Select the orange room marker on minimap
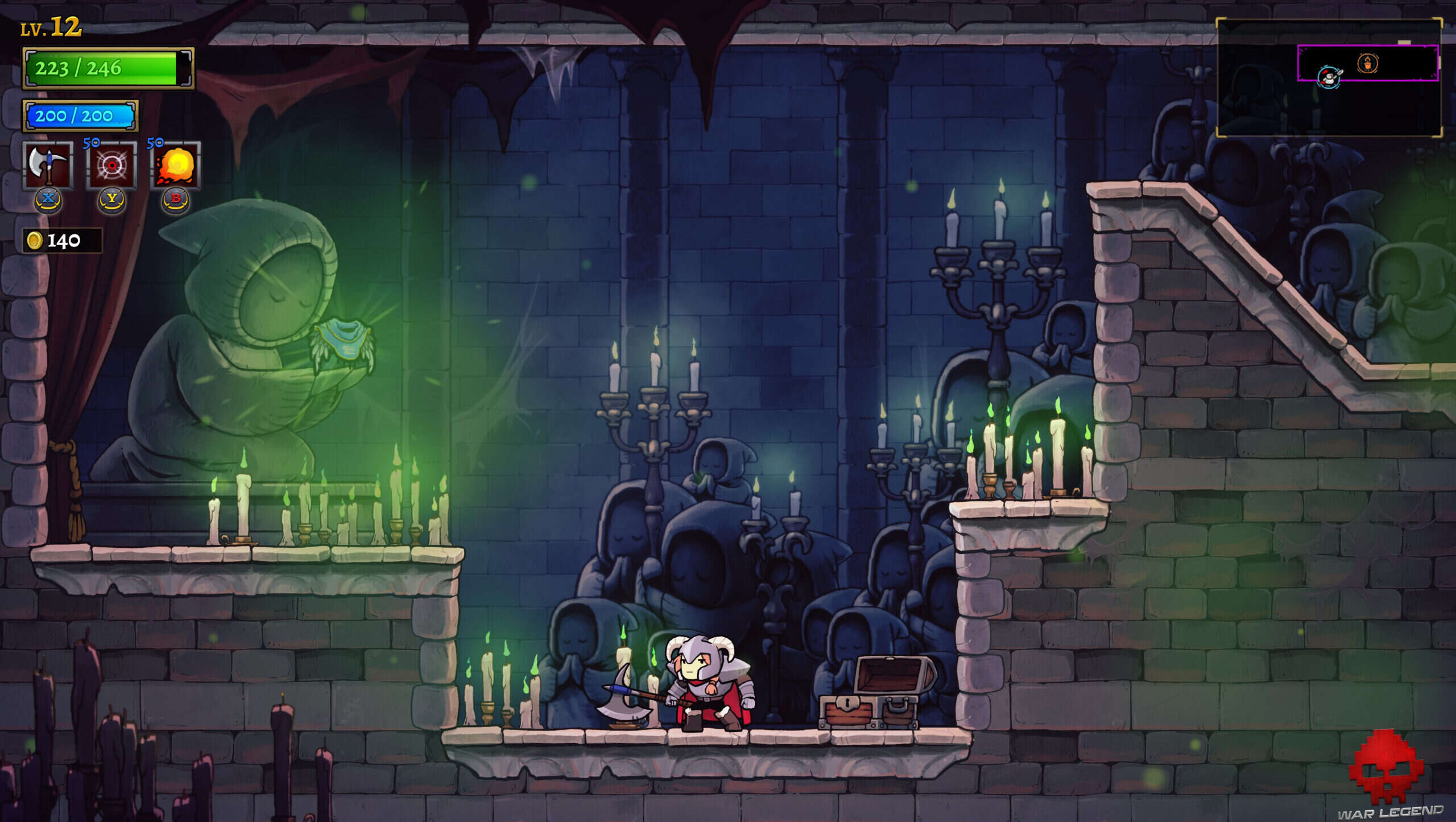This screenshot has width=1456, height=822. [1367, 63]
